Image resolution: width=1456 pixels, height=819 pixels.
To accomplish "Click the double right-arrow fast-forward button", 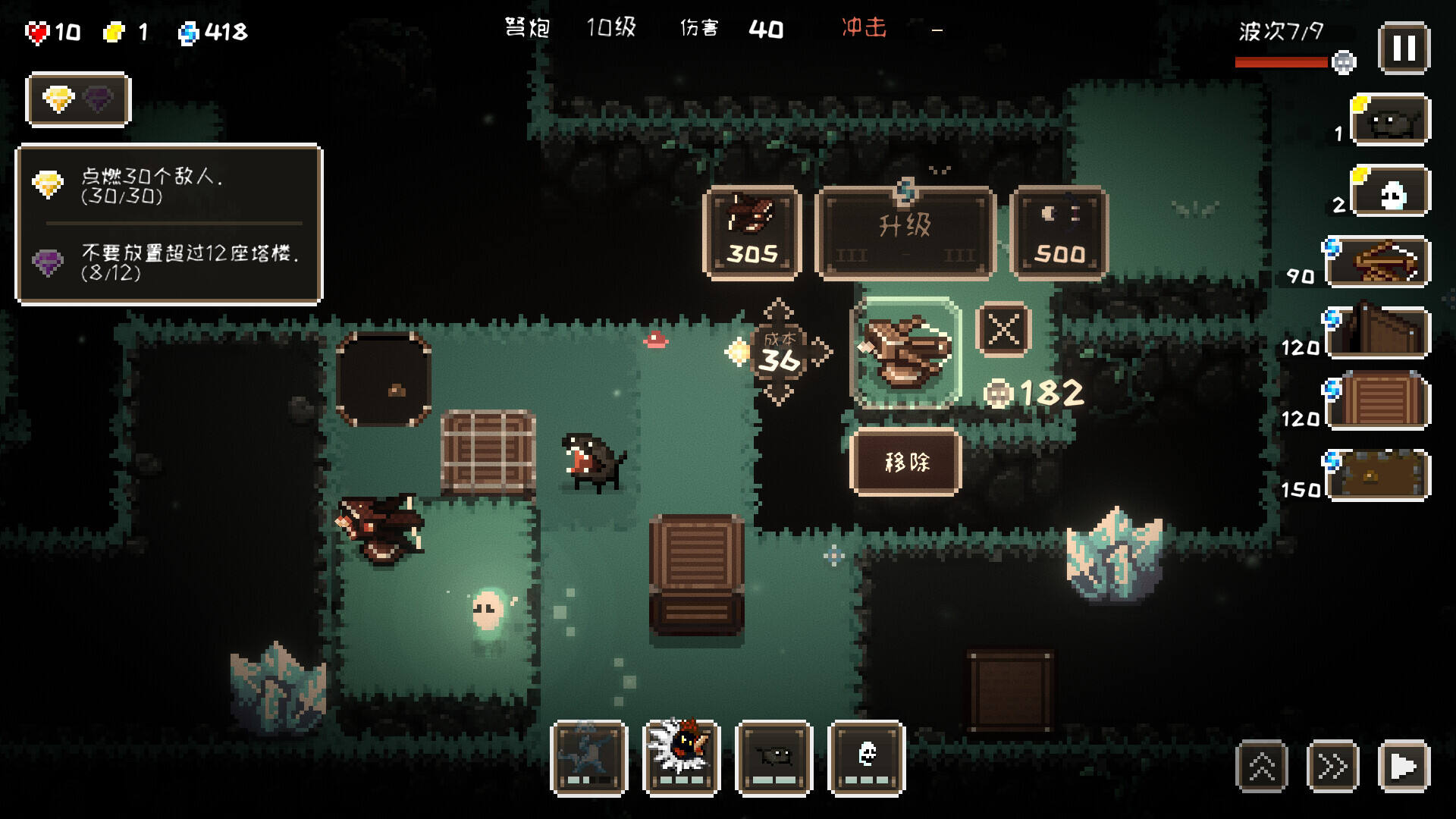I will (x=1332, y=766).
